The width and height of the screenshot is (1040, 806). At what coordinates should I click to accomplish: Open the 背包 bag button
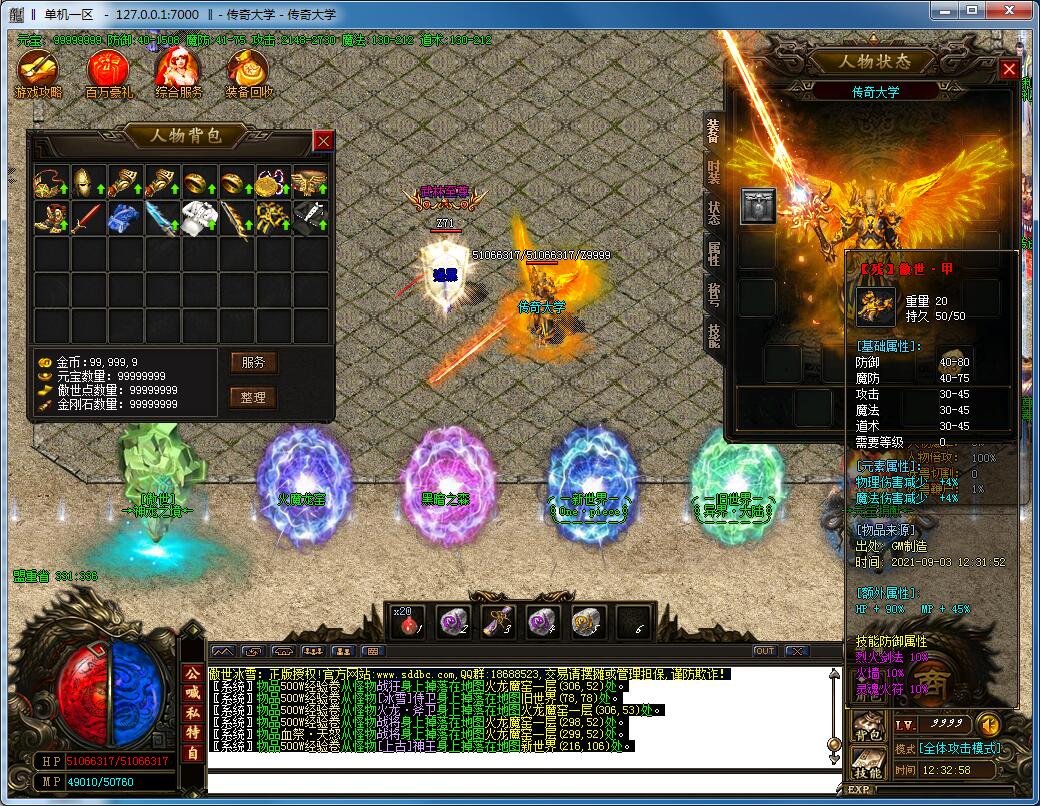coord(866,729)
